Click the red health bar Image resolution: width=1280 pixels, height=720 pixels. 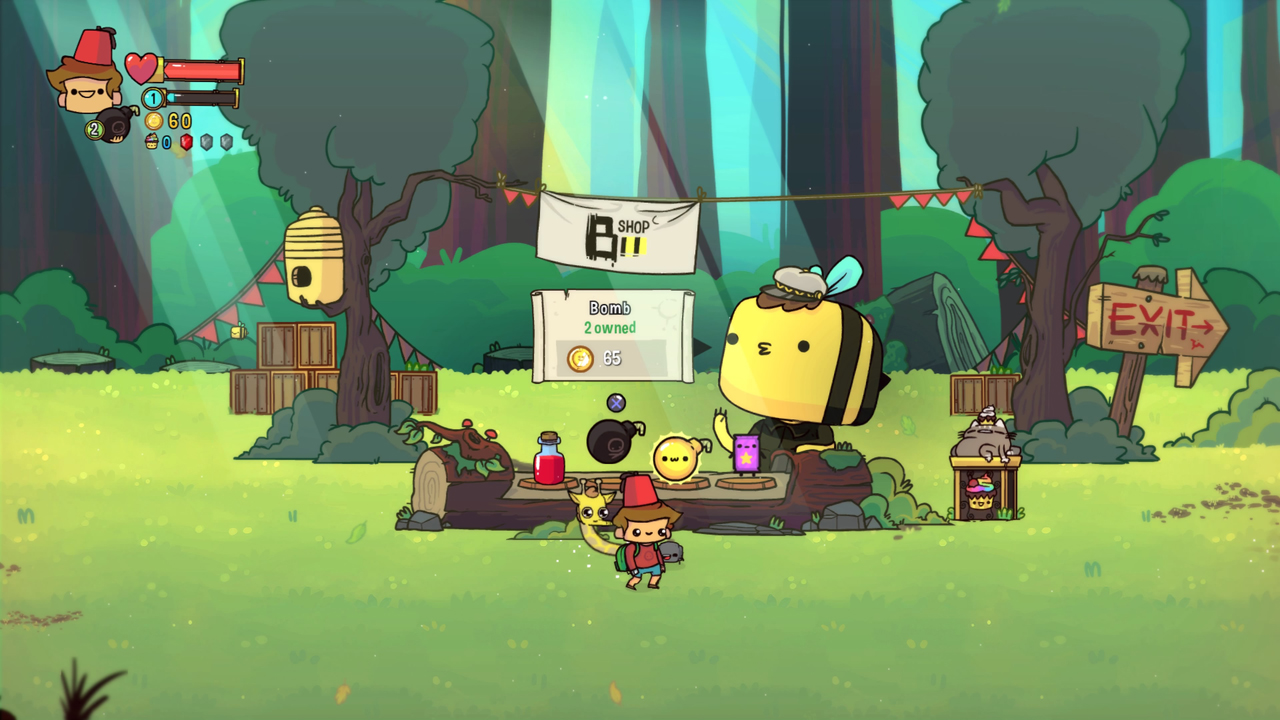tap(200, 70)
